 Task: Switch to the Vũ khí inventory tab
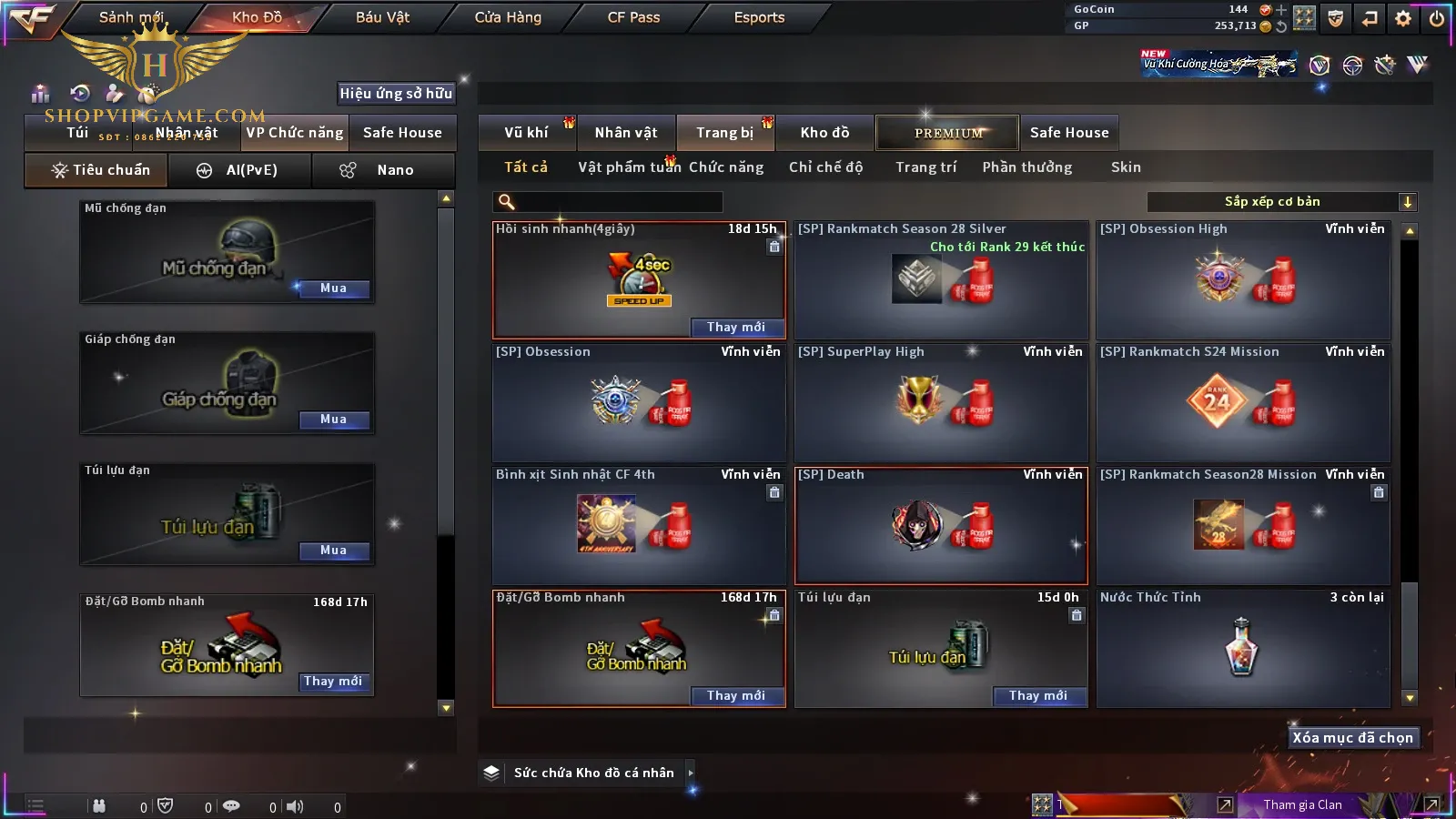526,133
